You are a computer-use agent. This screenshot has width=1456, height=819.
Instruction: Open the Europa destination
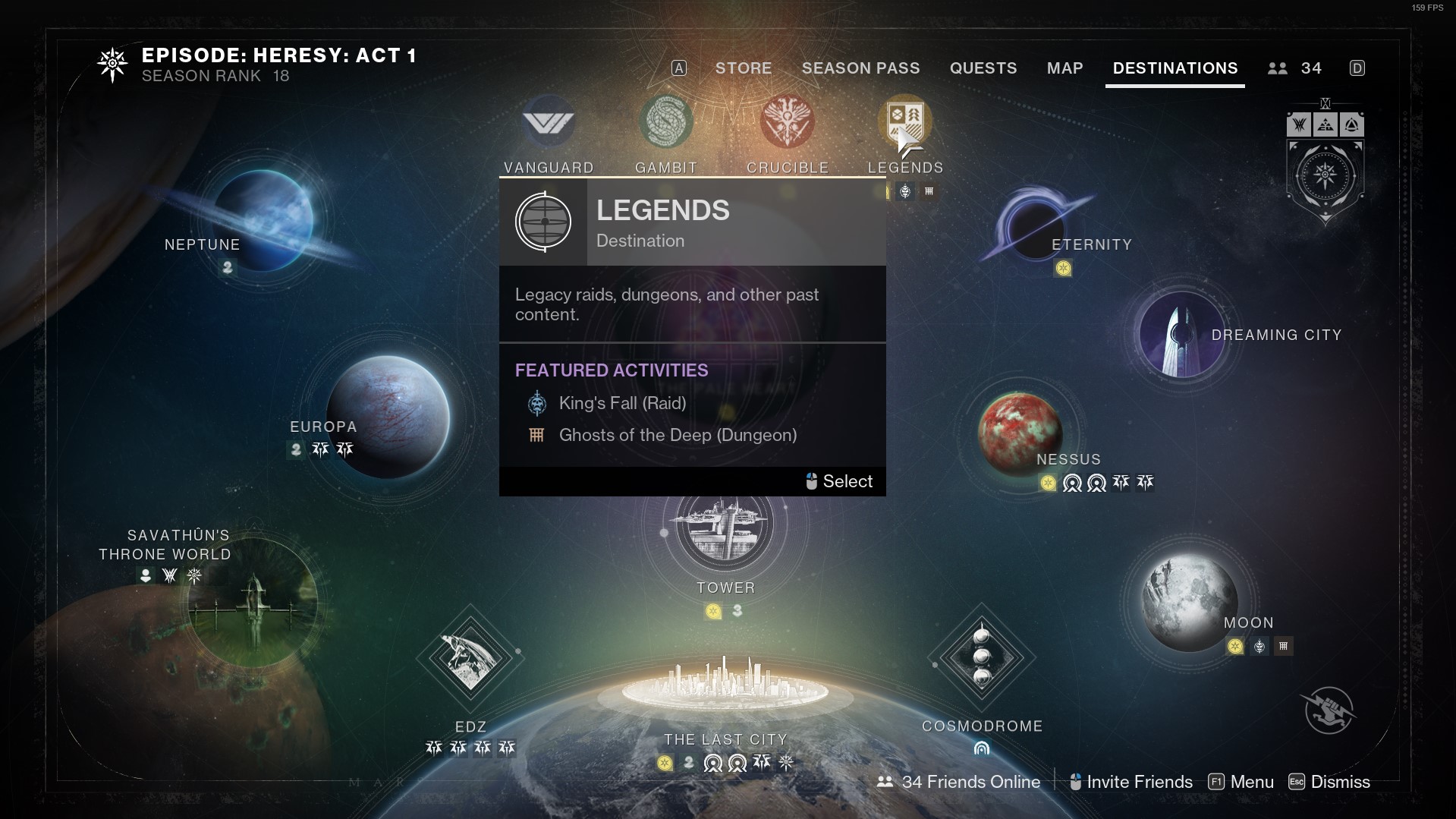pyautogui.click(x=388, y=417)
